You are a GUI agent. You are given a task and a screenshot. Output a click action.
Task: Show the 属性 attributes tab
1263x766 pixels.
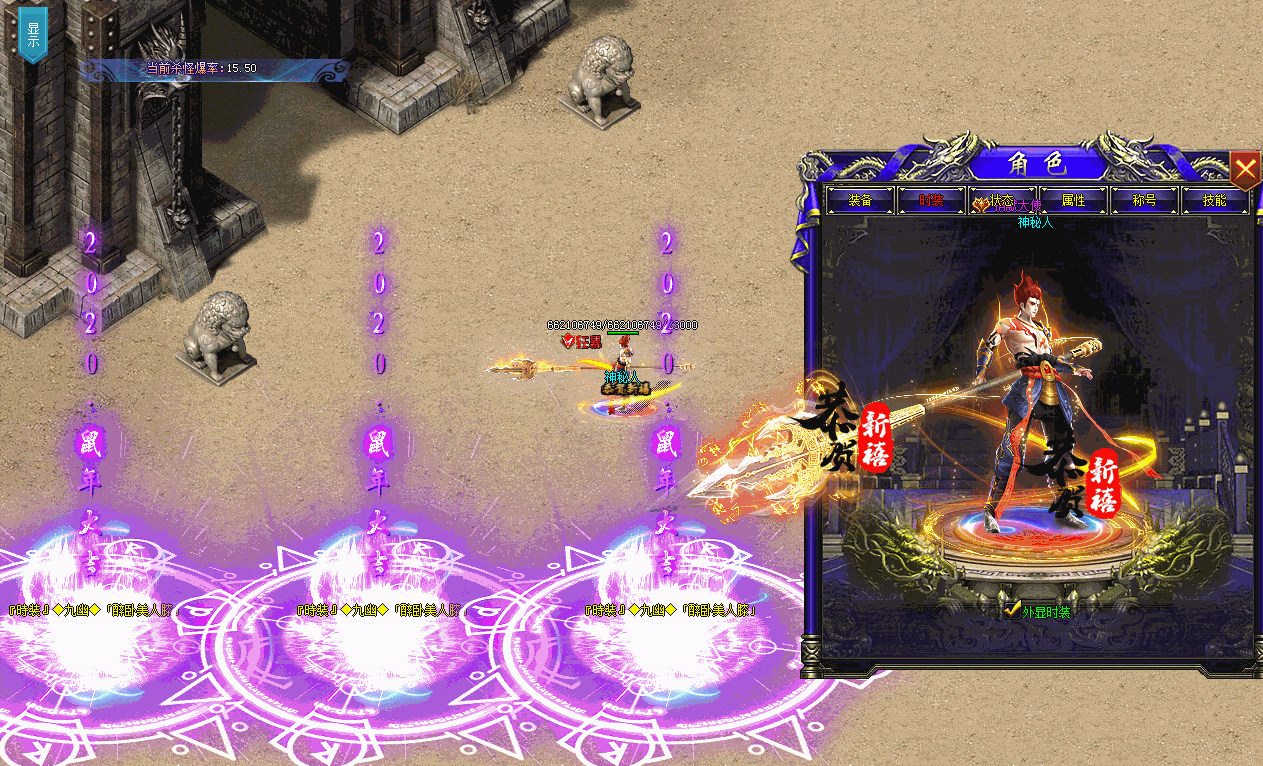coord(1073,200)
